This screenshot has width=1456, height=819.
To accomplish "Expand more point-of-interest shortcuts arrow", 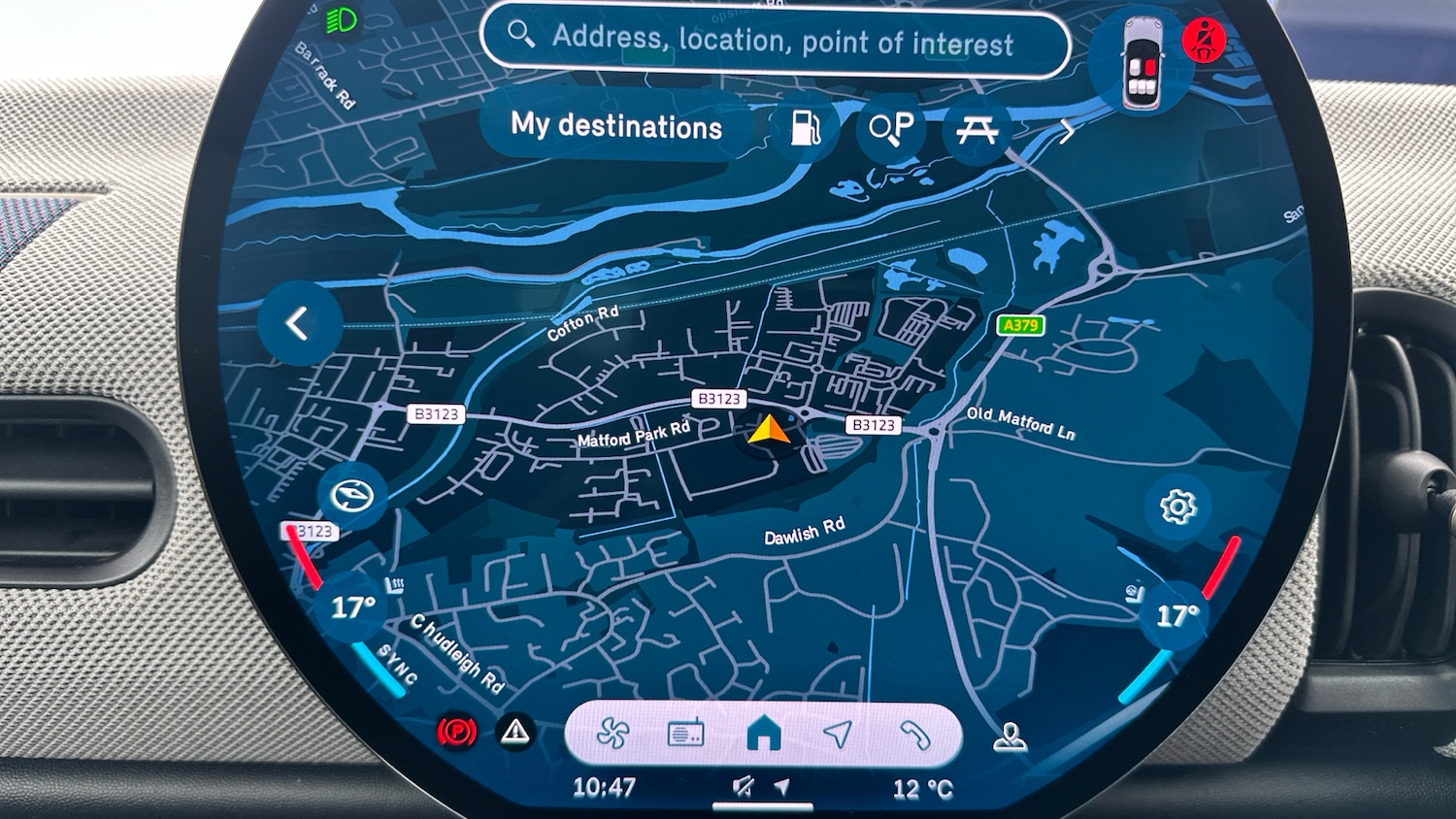I will point(1067,131).
